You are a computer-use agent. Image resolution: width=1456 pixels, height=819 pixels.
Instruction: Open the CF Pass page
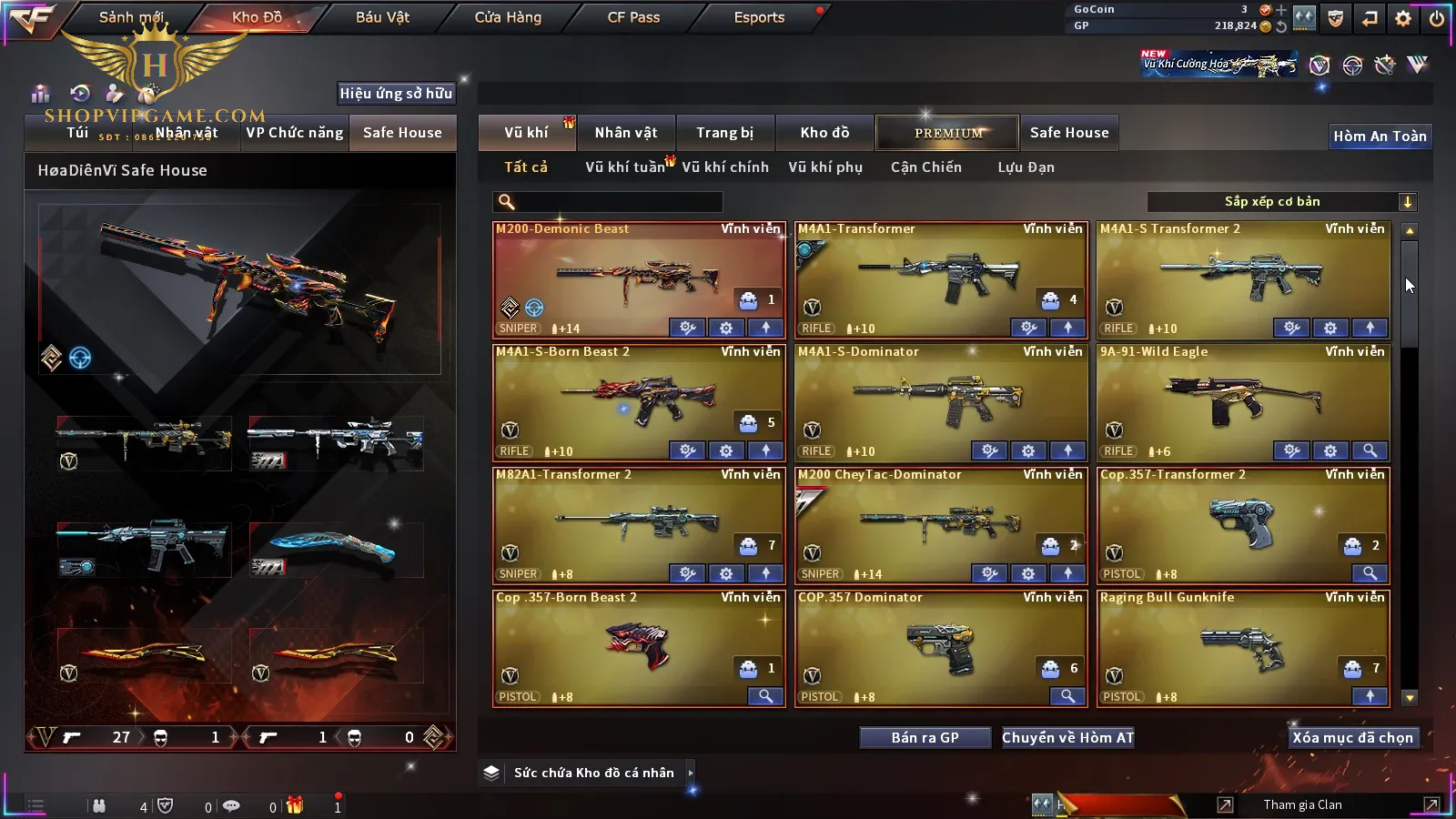point(633,17)
